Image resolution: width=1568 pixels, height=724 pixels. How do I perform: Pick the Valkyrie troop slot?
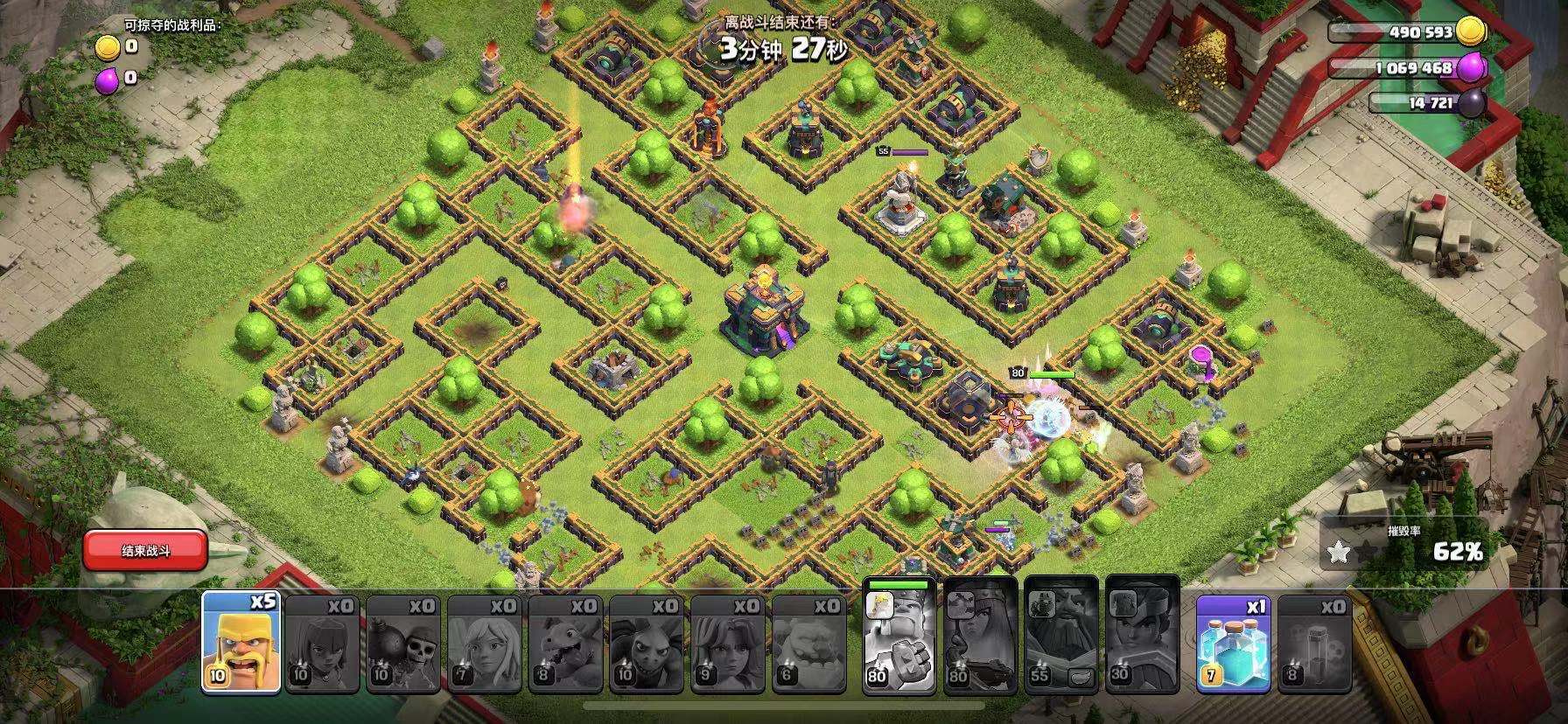728,644
